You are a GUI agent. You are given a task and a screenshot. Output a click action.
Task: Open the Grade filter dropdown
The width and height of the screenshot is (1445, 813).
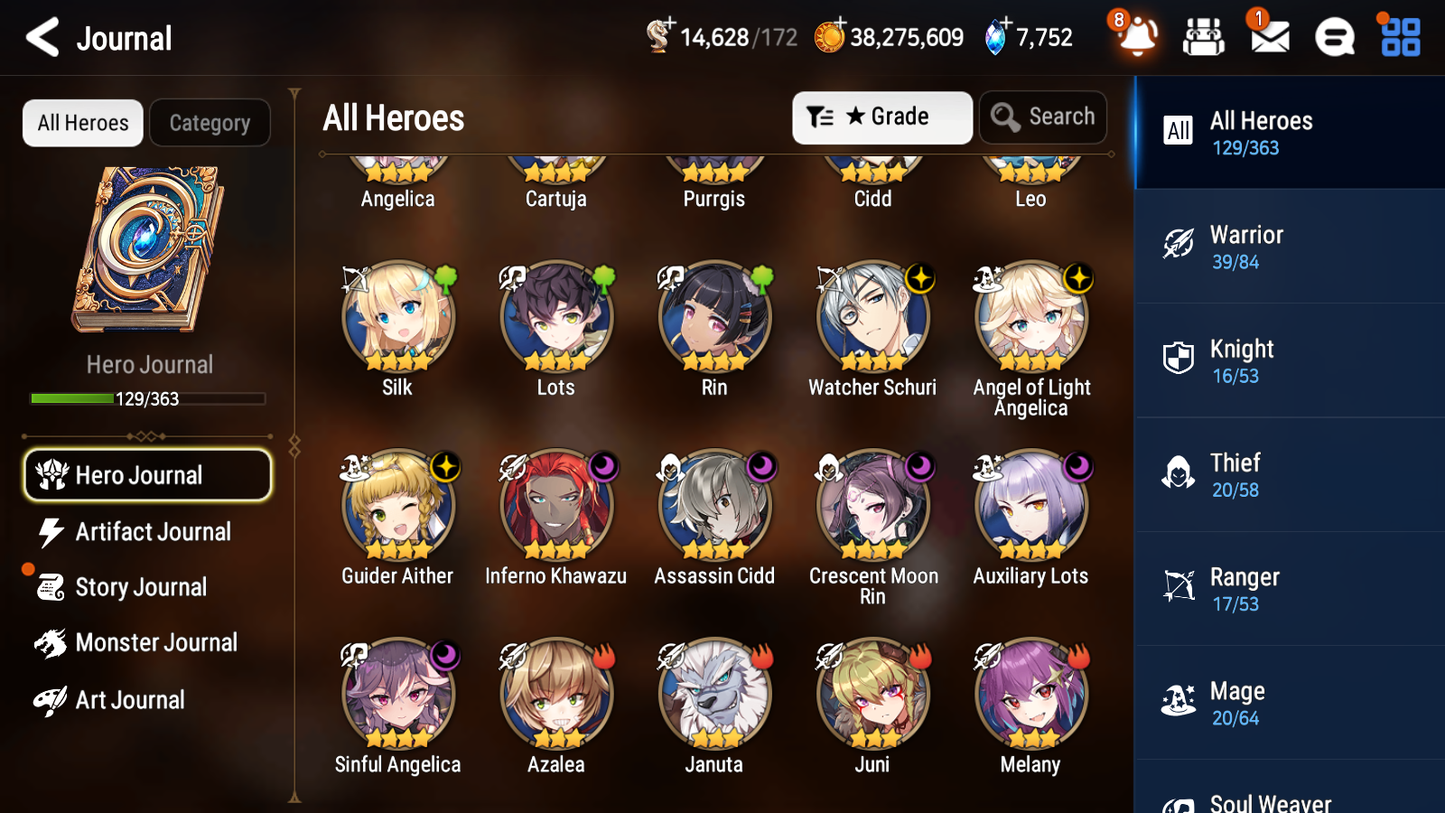pyautogui.click(x=882, y=117)
